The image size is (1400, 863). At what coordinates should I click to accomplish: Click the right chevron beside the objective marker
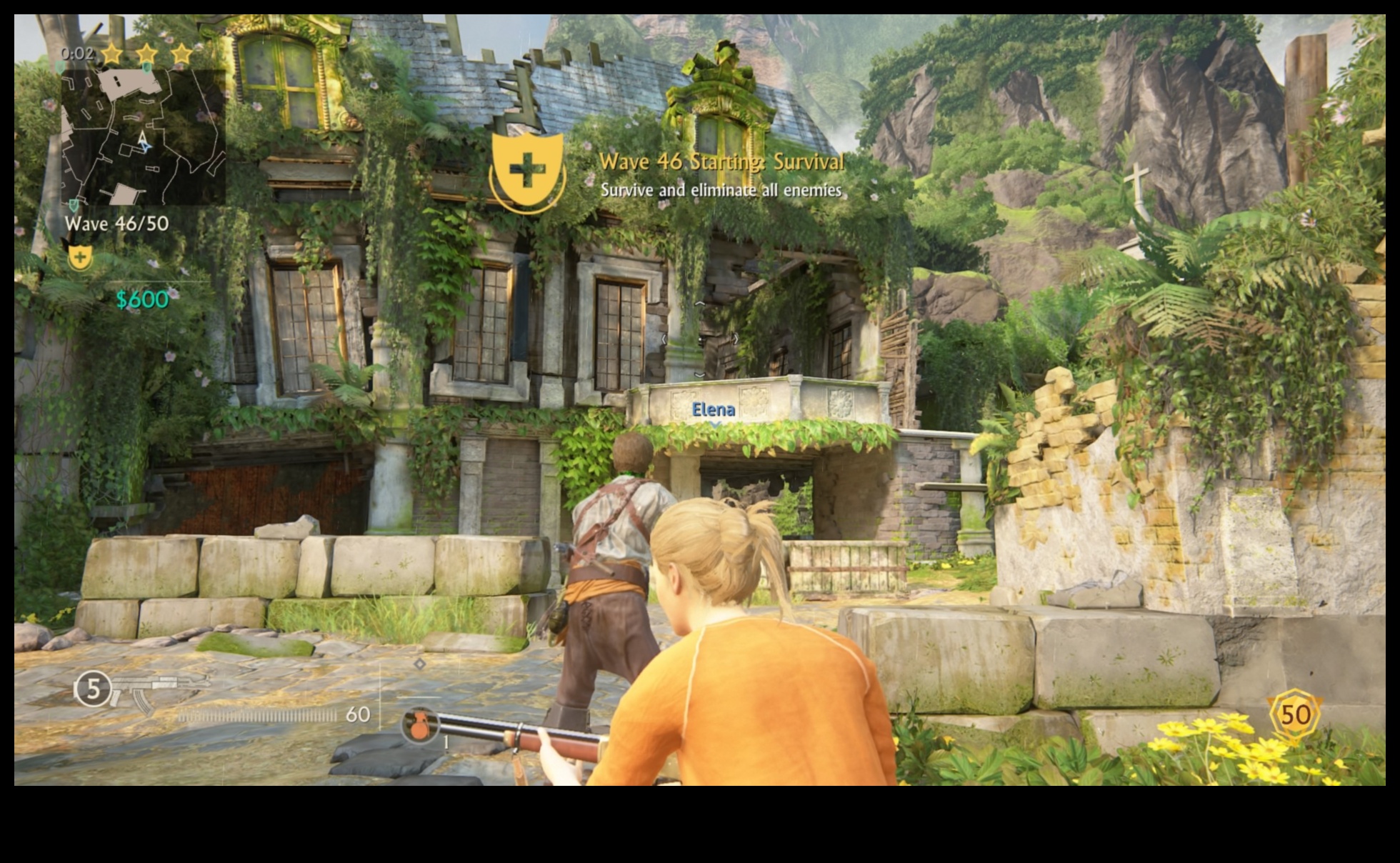coord(736,339)
